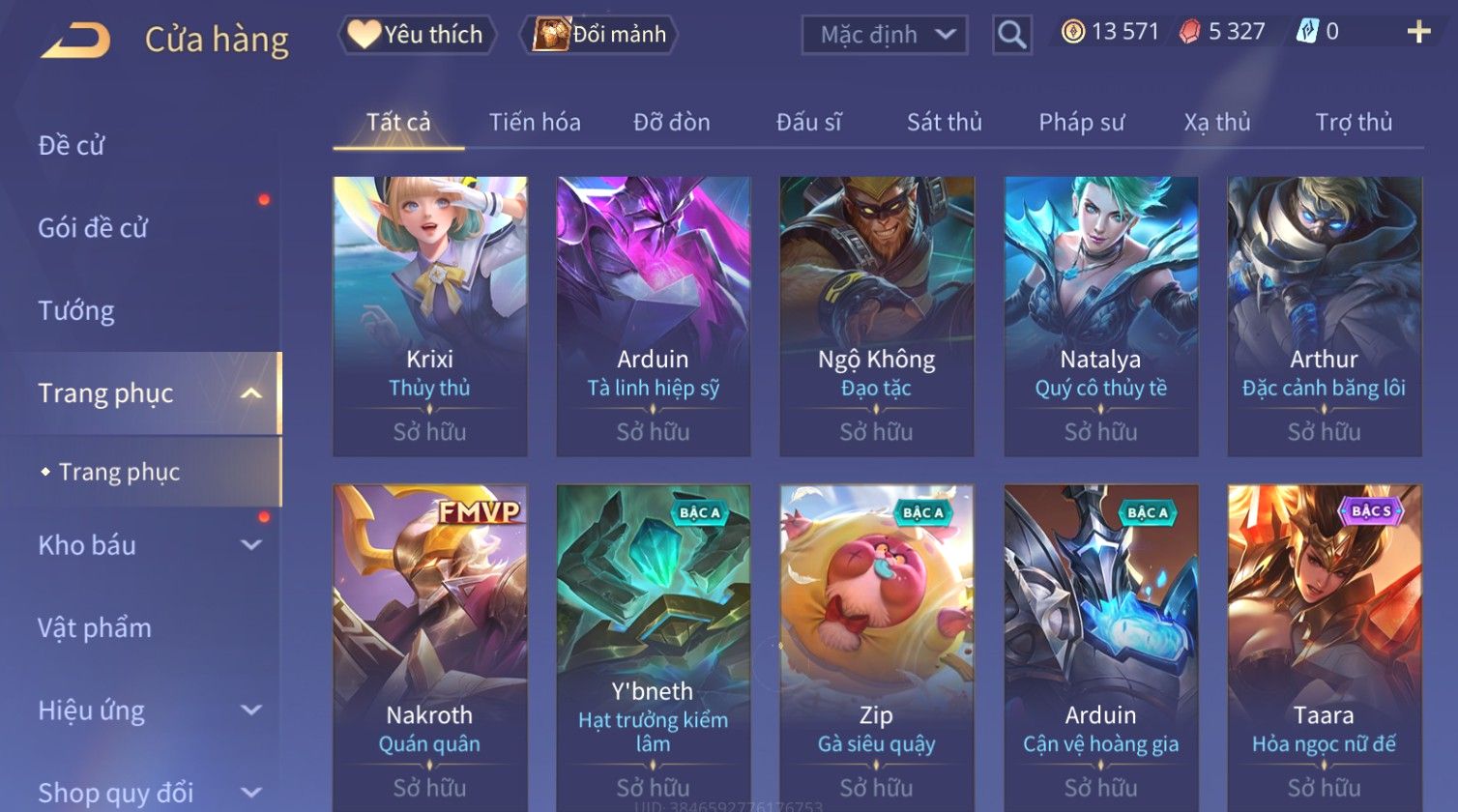
Task: Open the Đổi mảnh exchange
Action: click(599, 35)
